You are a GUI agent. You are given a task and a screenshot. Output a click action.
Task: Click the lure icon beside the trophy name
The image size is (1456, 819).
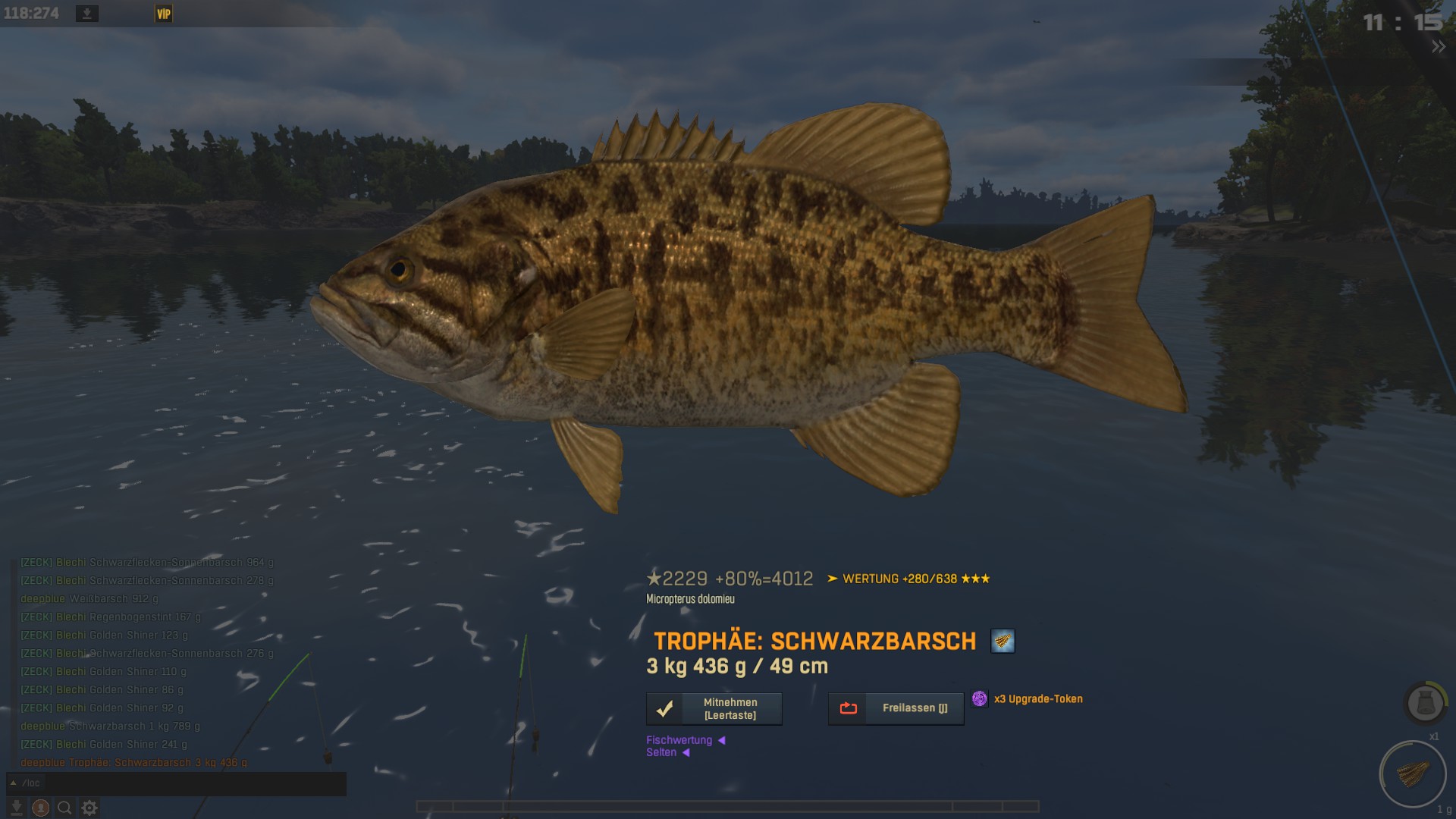tap(1003, 641)
